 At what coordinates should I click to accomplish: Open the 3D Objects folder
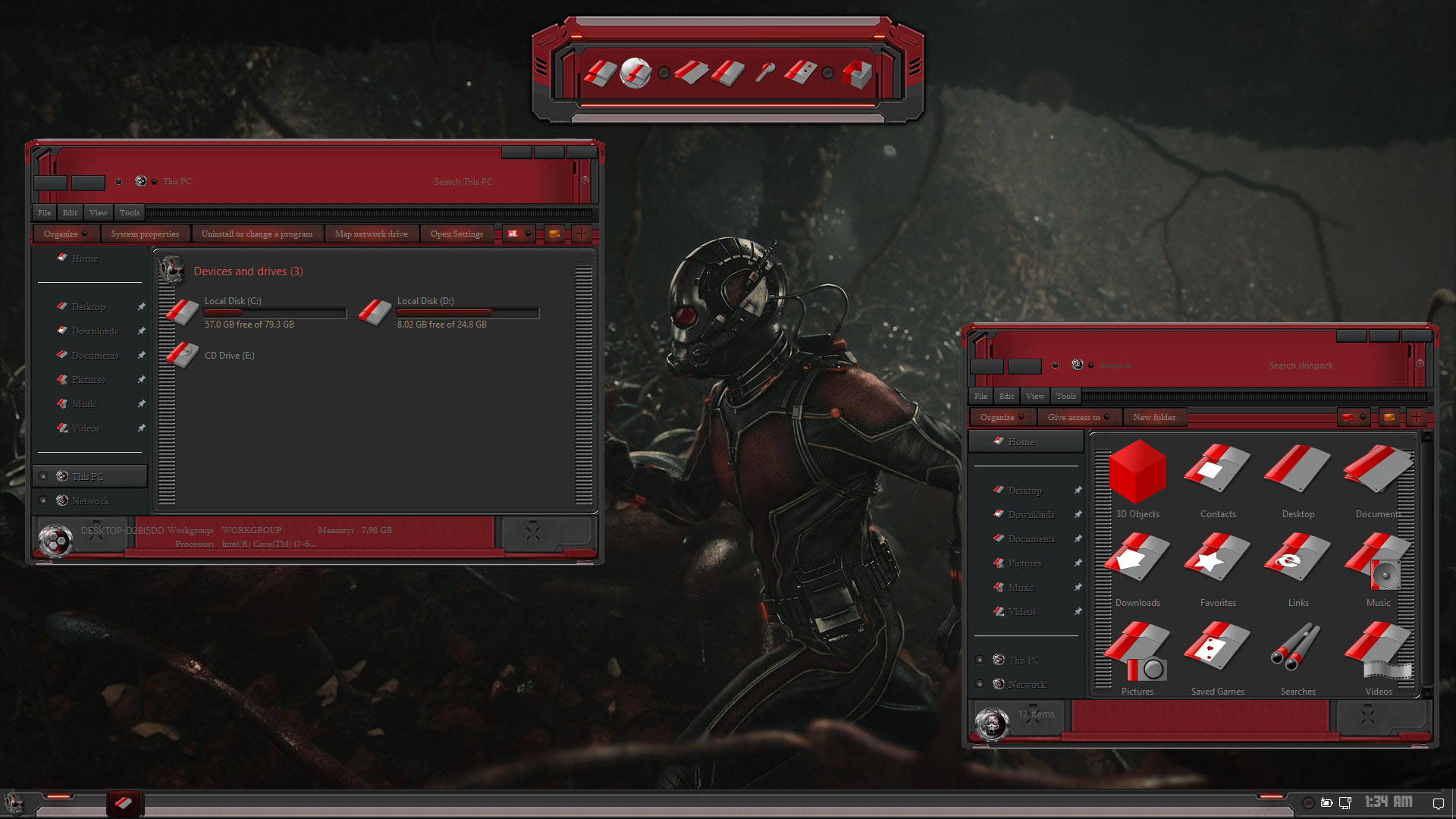point(1137,479)
